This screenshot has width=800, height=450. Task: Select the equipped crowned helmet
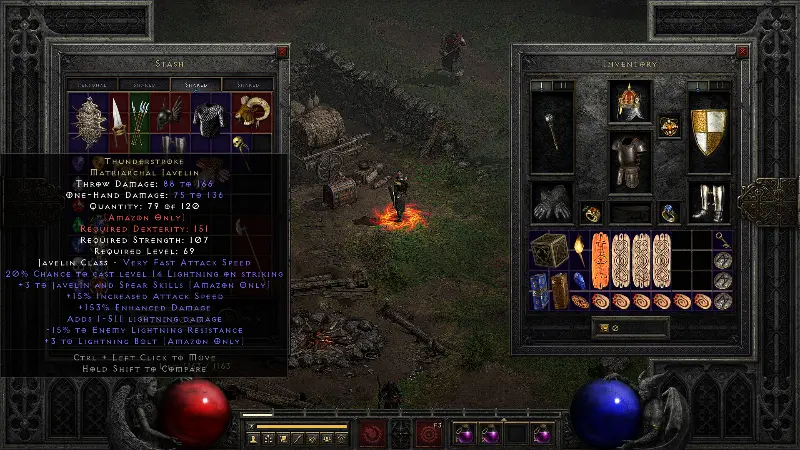coord(630,101)
